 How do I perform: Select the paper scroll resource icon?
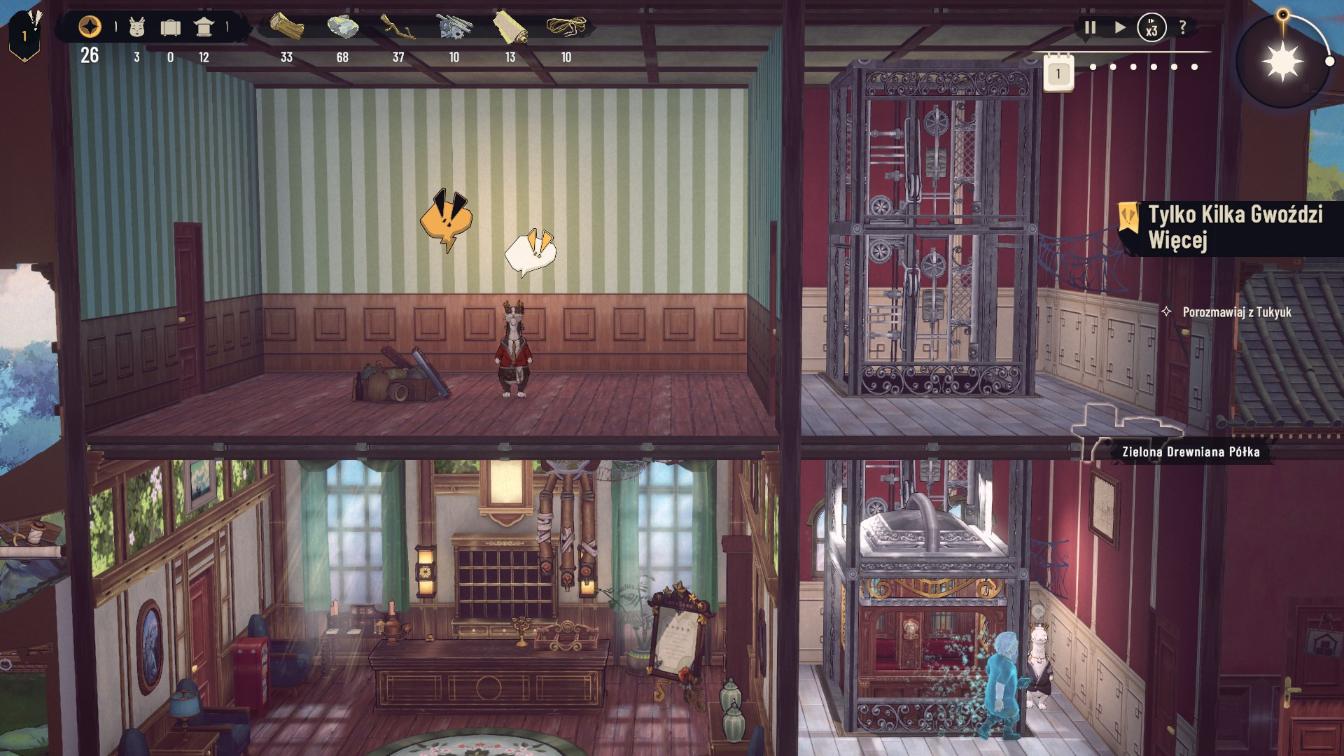[510, 27]
